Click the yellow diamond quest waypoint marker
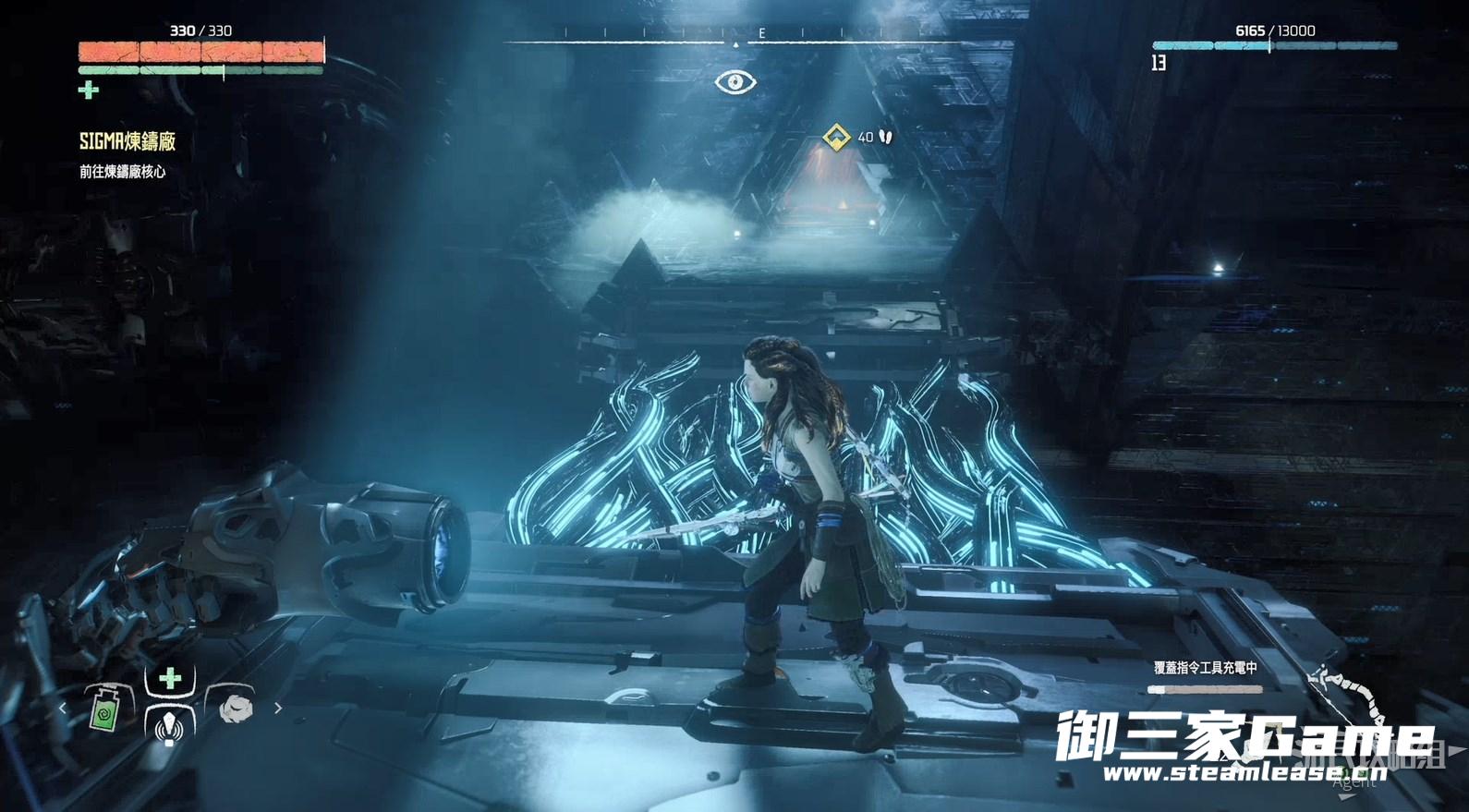This screenshot has height=812, width=1469. click(x=837, y=138)
